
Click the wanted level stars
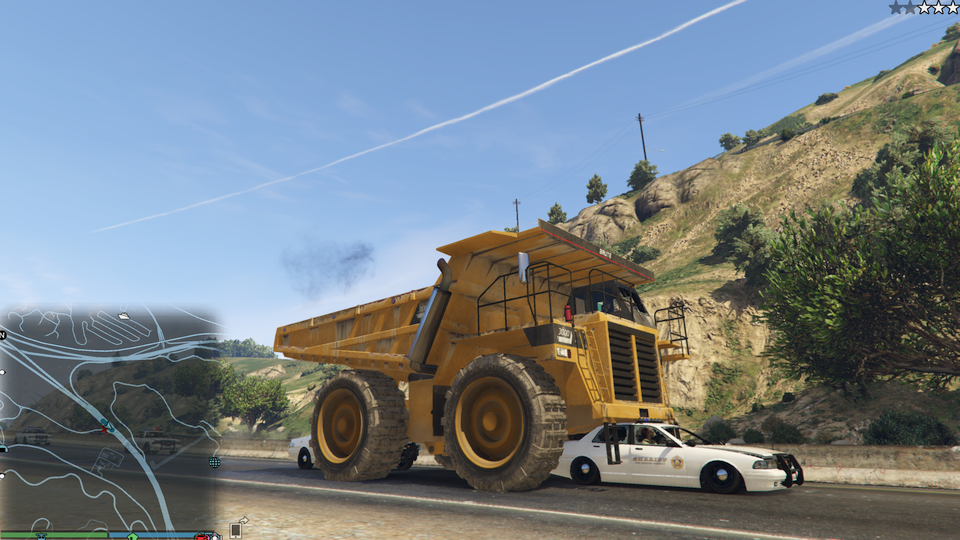(923, 8)
